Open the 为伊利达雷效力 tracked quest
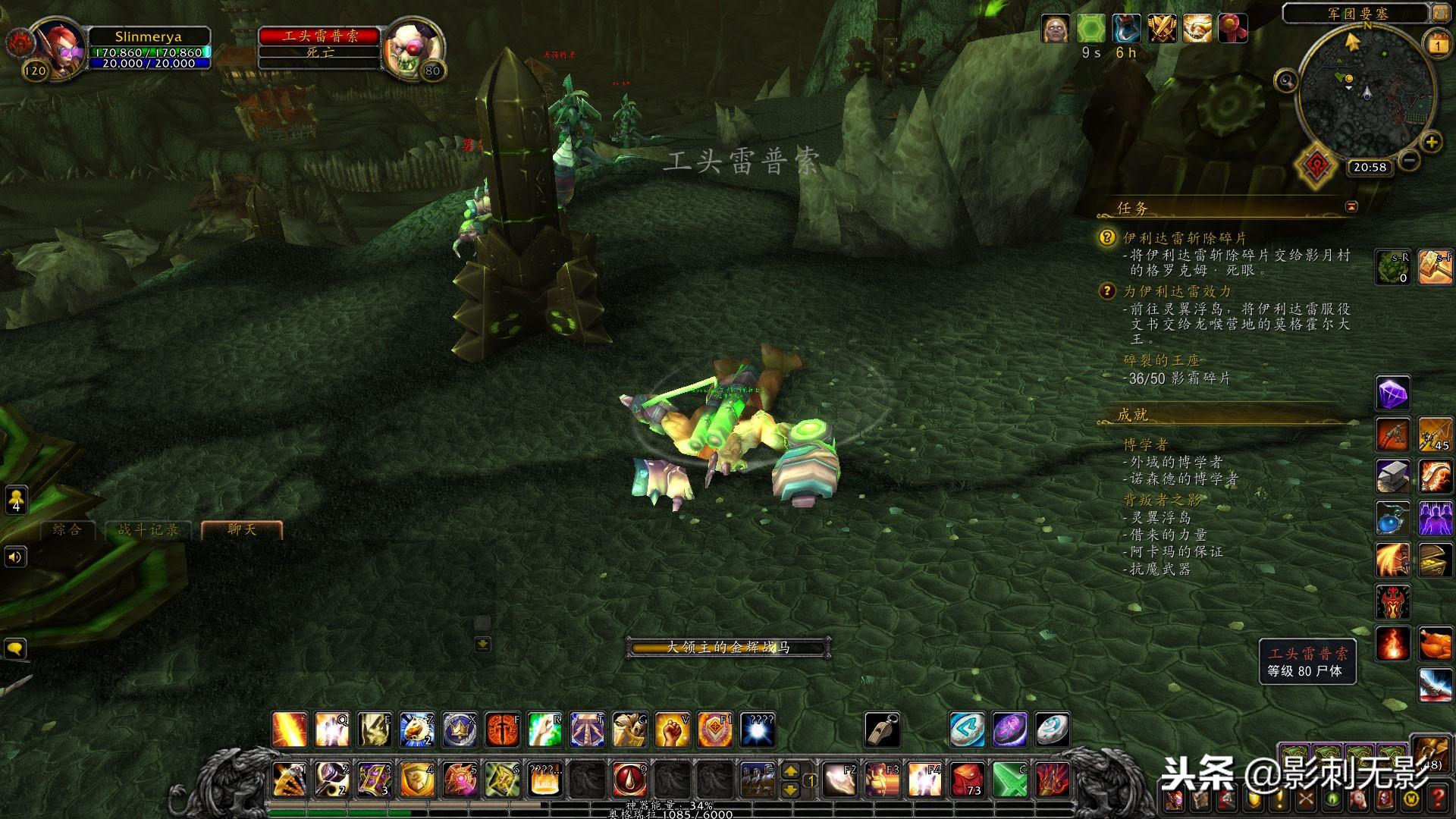 [1177, 291]
